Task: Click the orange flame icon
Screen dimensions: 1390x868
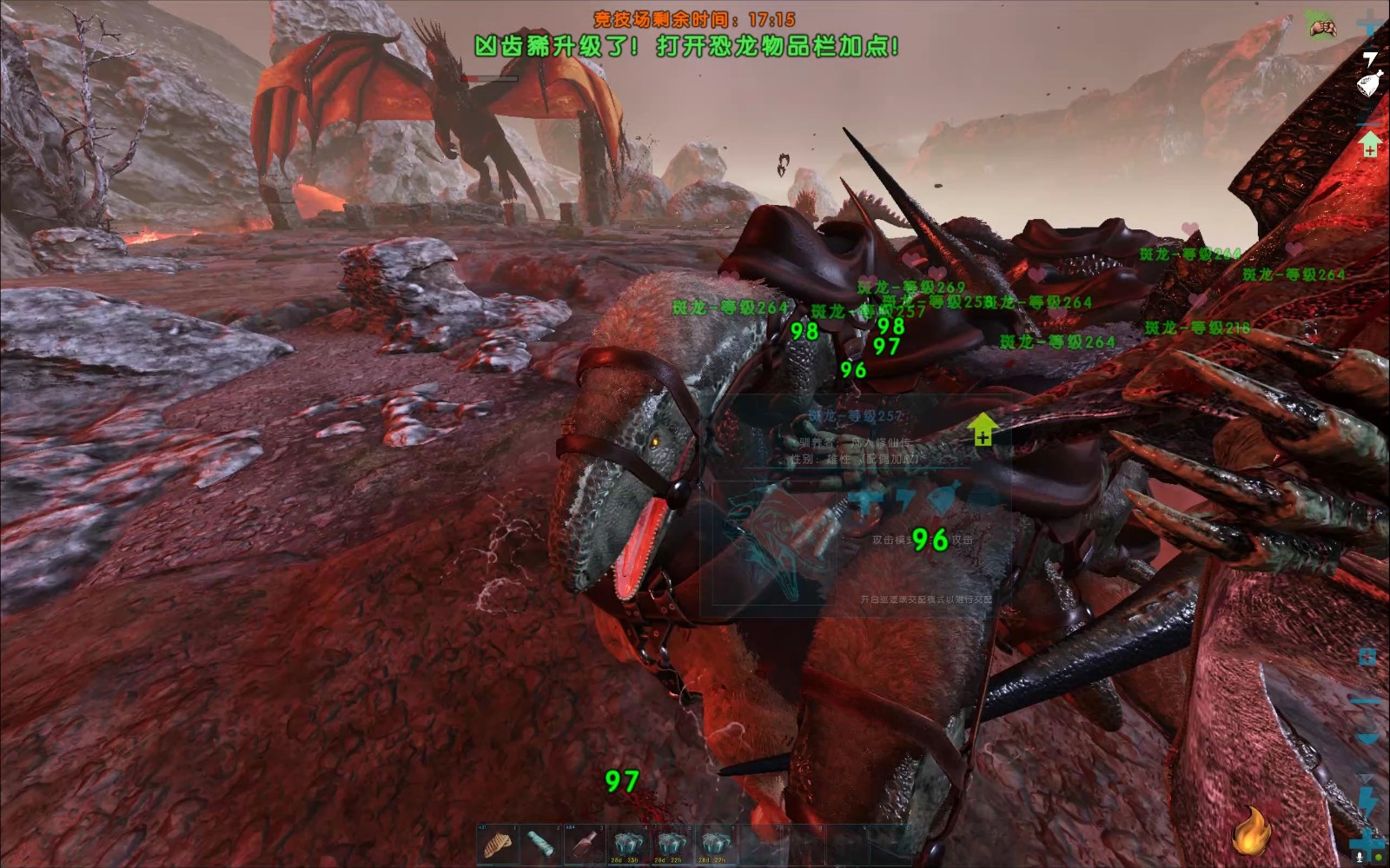Action: 1251,831
